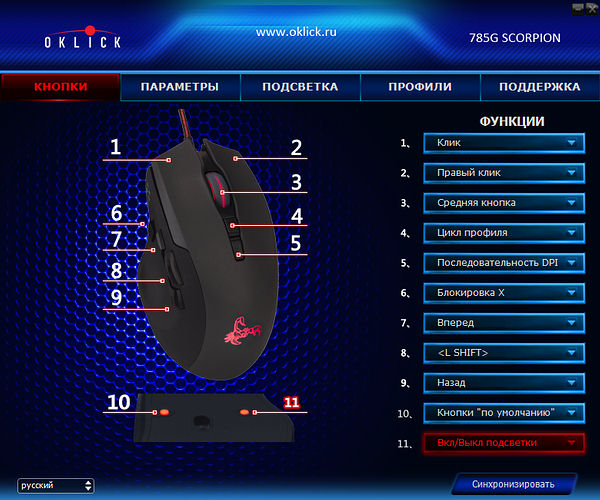This screenshot has width=600, height=500.
Task: Click the Синхронизировать button
Action: tap(512, 484)
